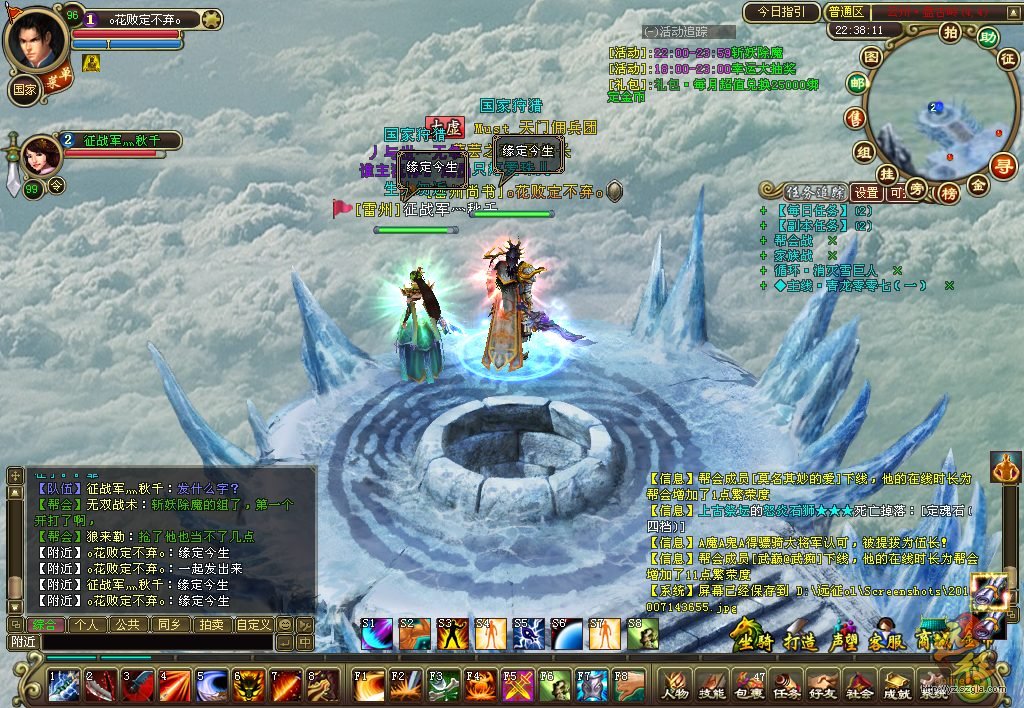Screen dimensions: 1024x708
Task: Open the 今日指引 daily guide button
Action: click(780, 12)
